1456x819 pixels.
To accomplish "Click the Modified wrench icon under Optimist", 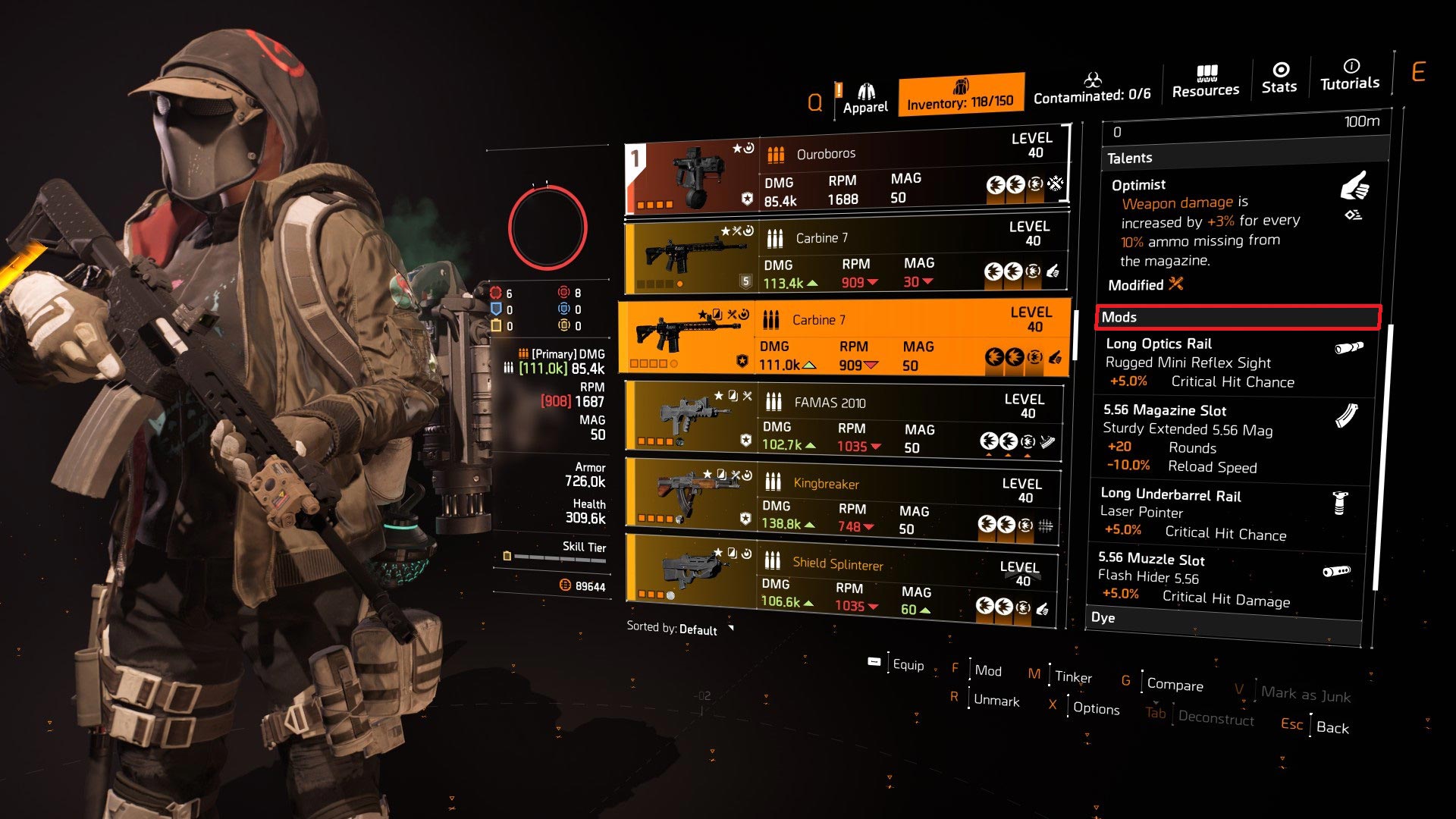I will click(1175, 285).
